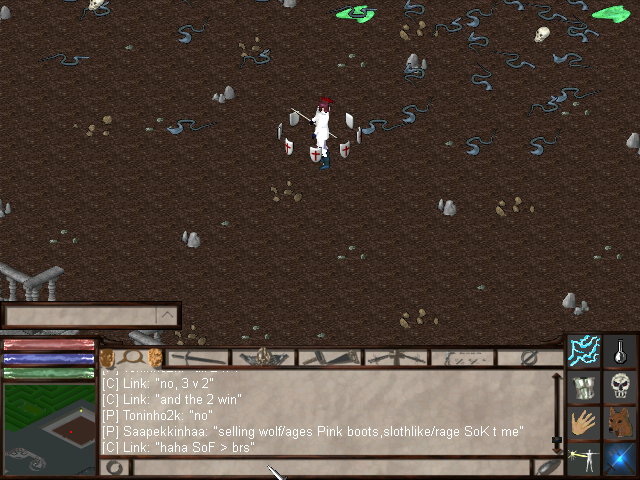Screen dimensions: 640x480
Task: Select the glowing blue crossed swords icon
Action: coord(621,459)
